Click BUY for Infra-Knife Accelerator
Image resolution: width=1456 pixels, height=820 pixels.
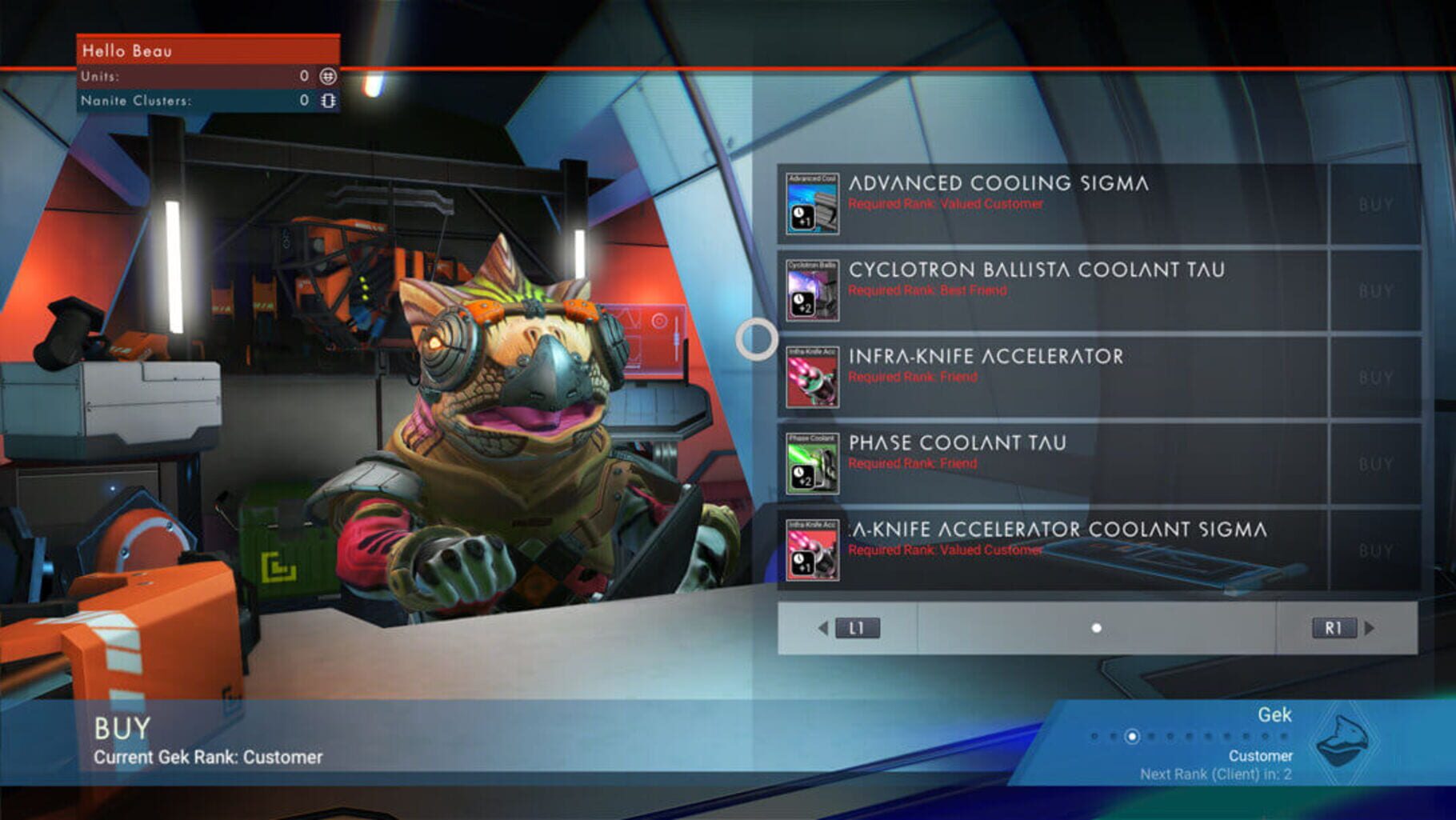pos(1374,376)
